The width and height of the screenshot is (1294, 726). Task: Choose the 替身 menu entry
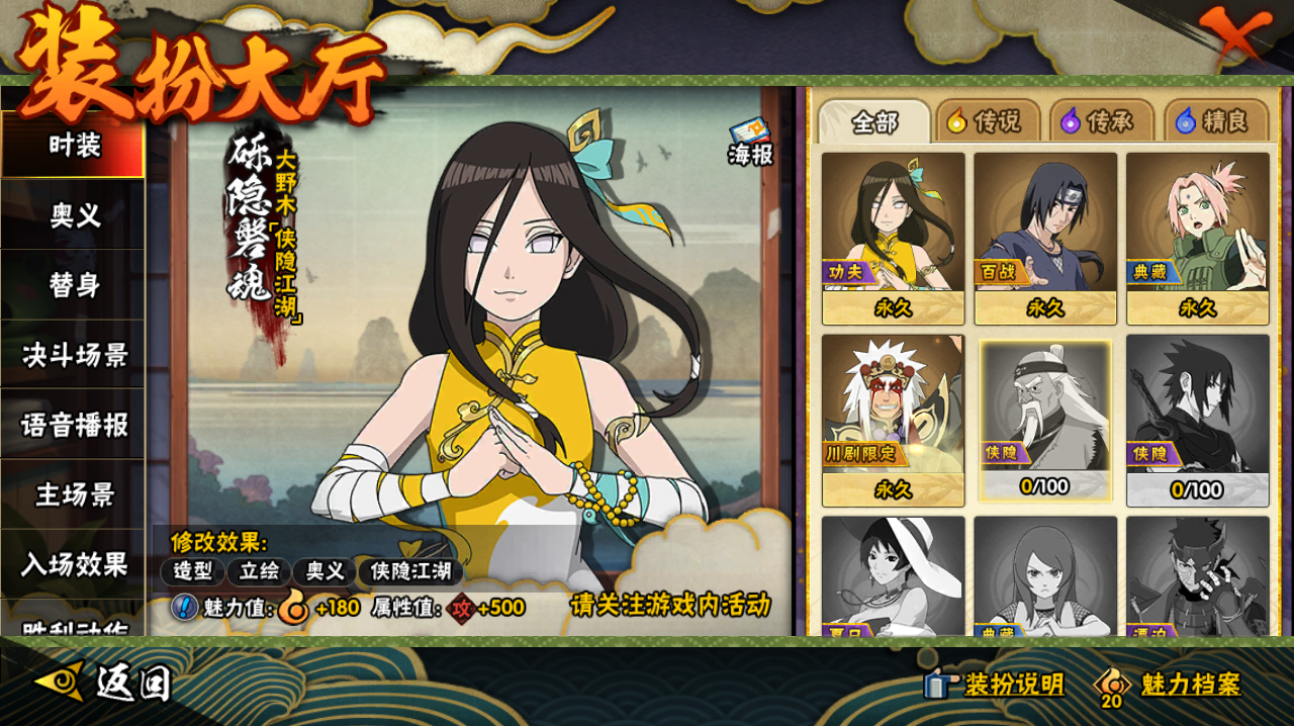point(74,286)
